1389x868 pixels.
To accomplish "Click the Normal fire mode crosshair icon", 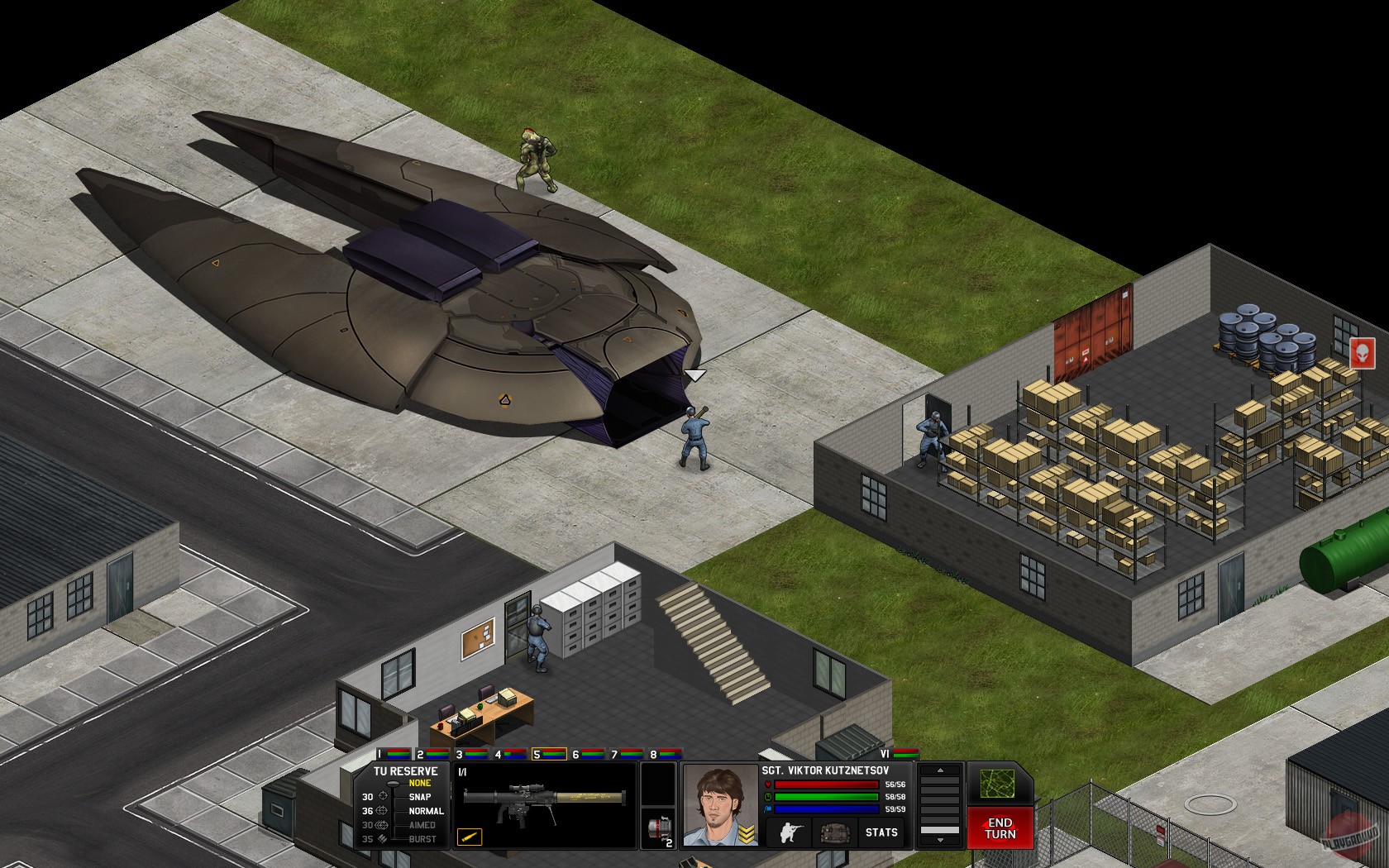I will [382, 810].
